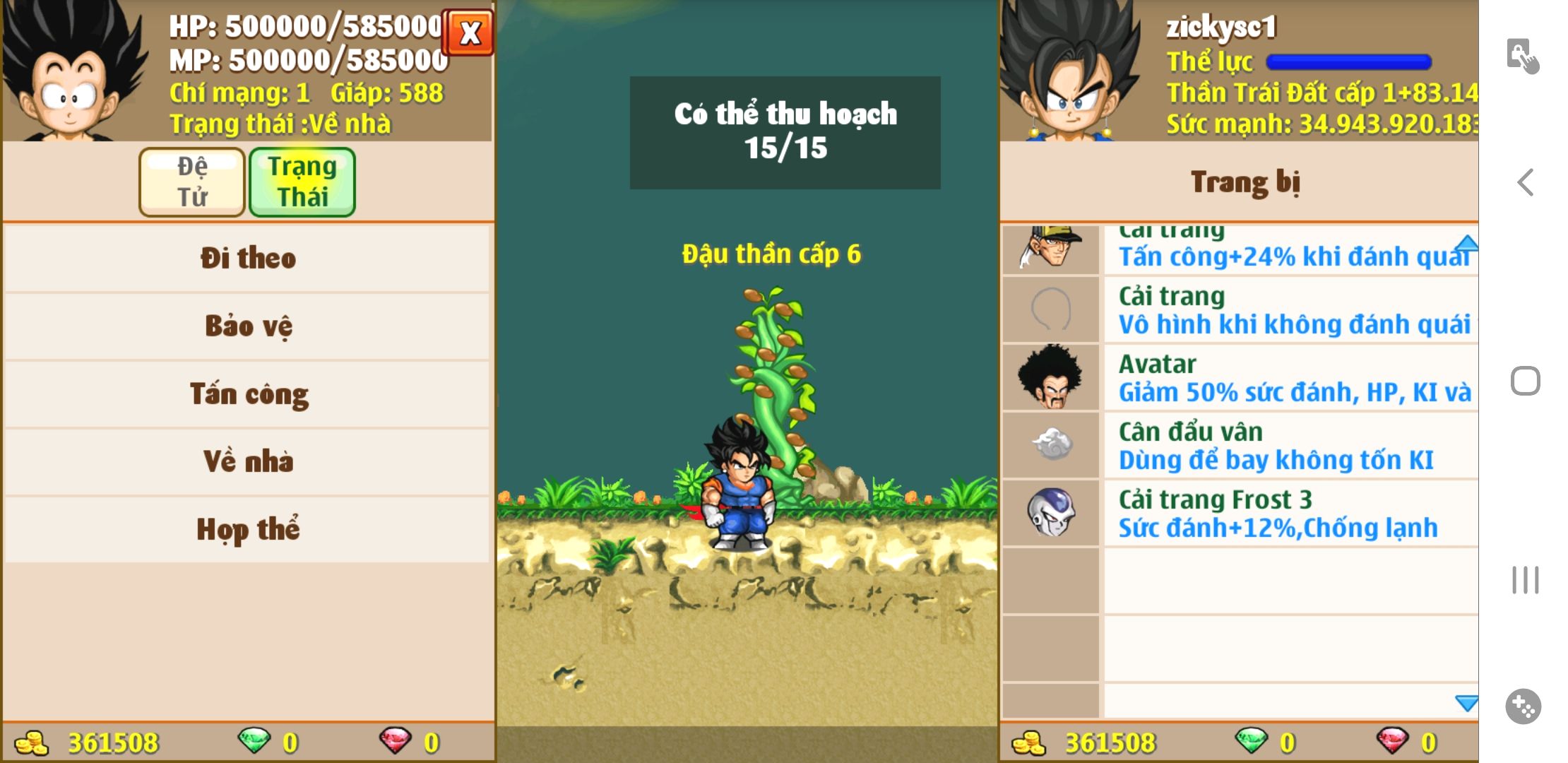Close the disciple panel with red X
This screenshot has height=763, width=1568.
469,32
